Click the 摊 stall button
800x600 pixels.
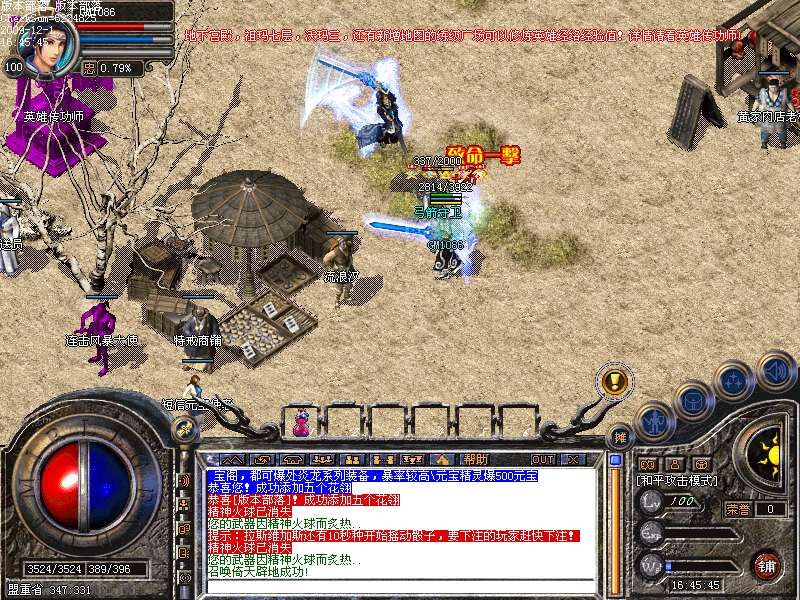coord(621,436)
